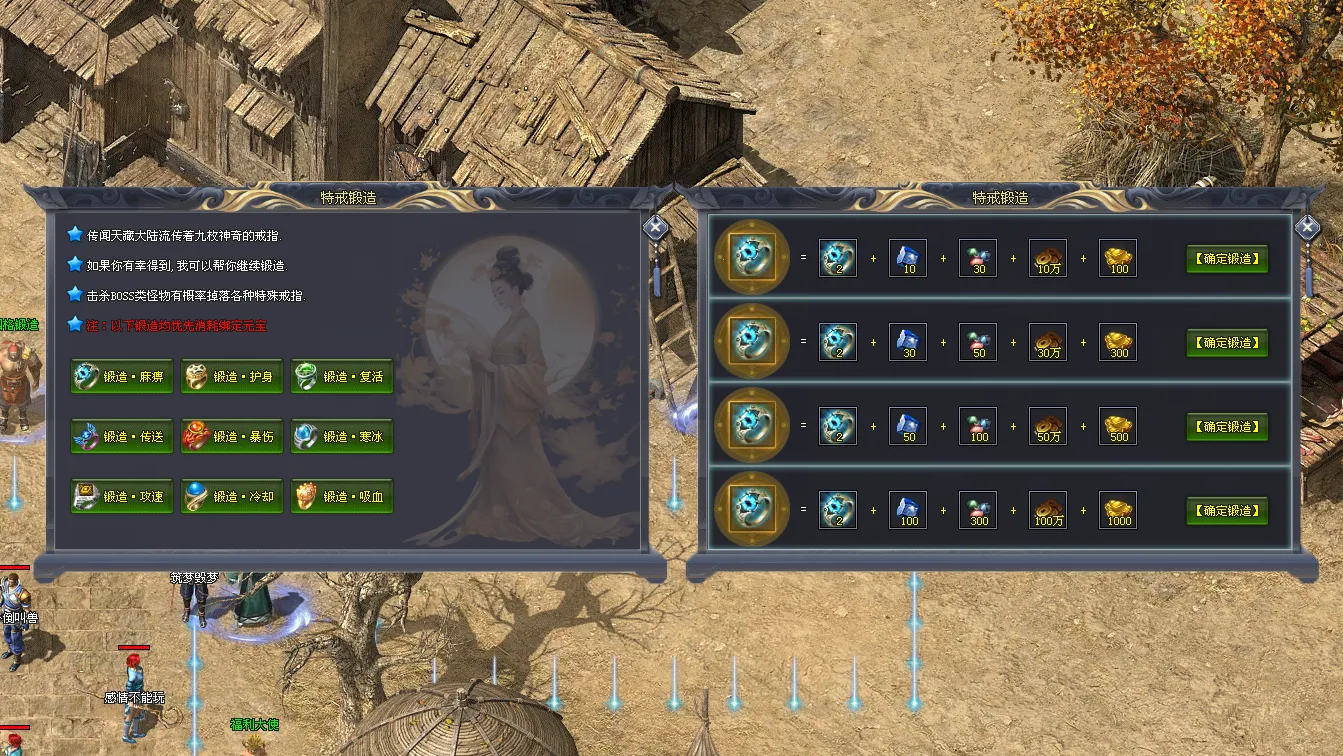Choose the 锻造·护身 ring forge button
Viewport: 1343px width, 756px height.
pos(232,377)
